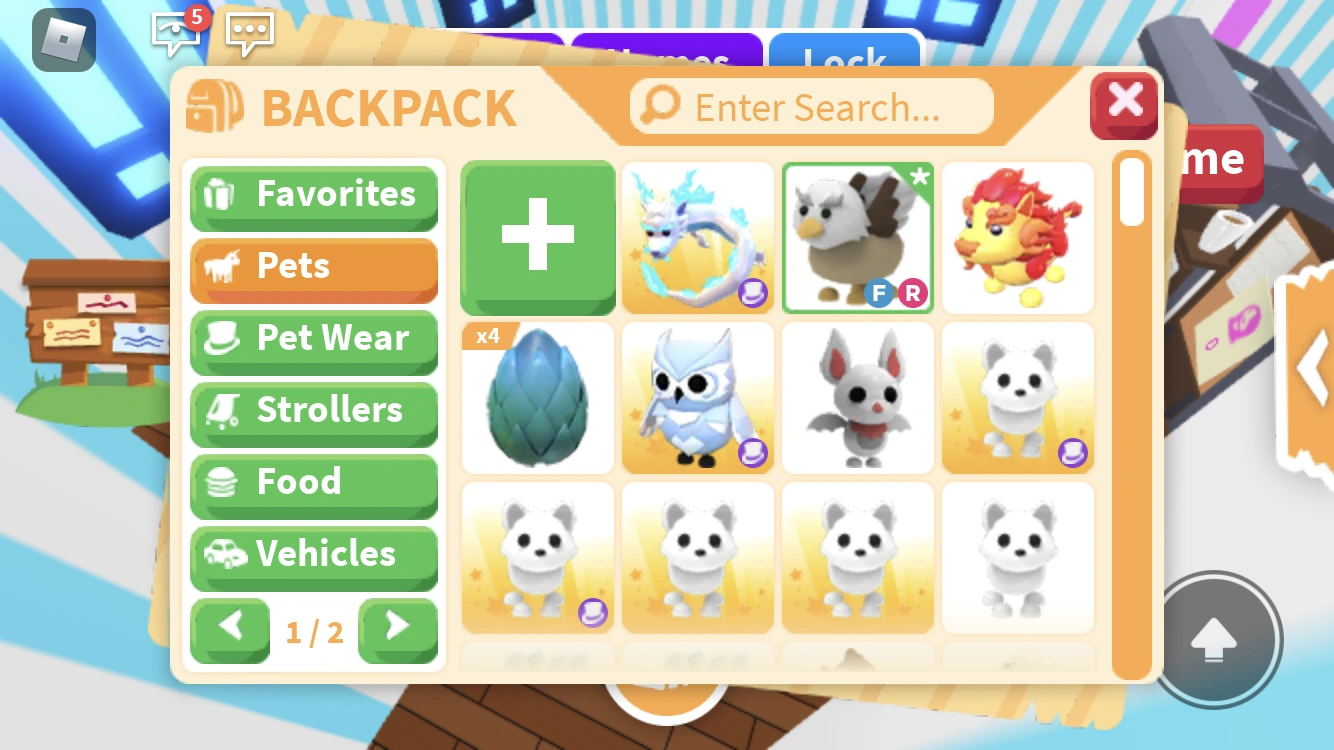Go to the next backpack page

pos(398,631)
